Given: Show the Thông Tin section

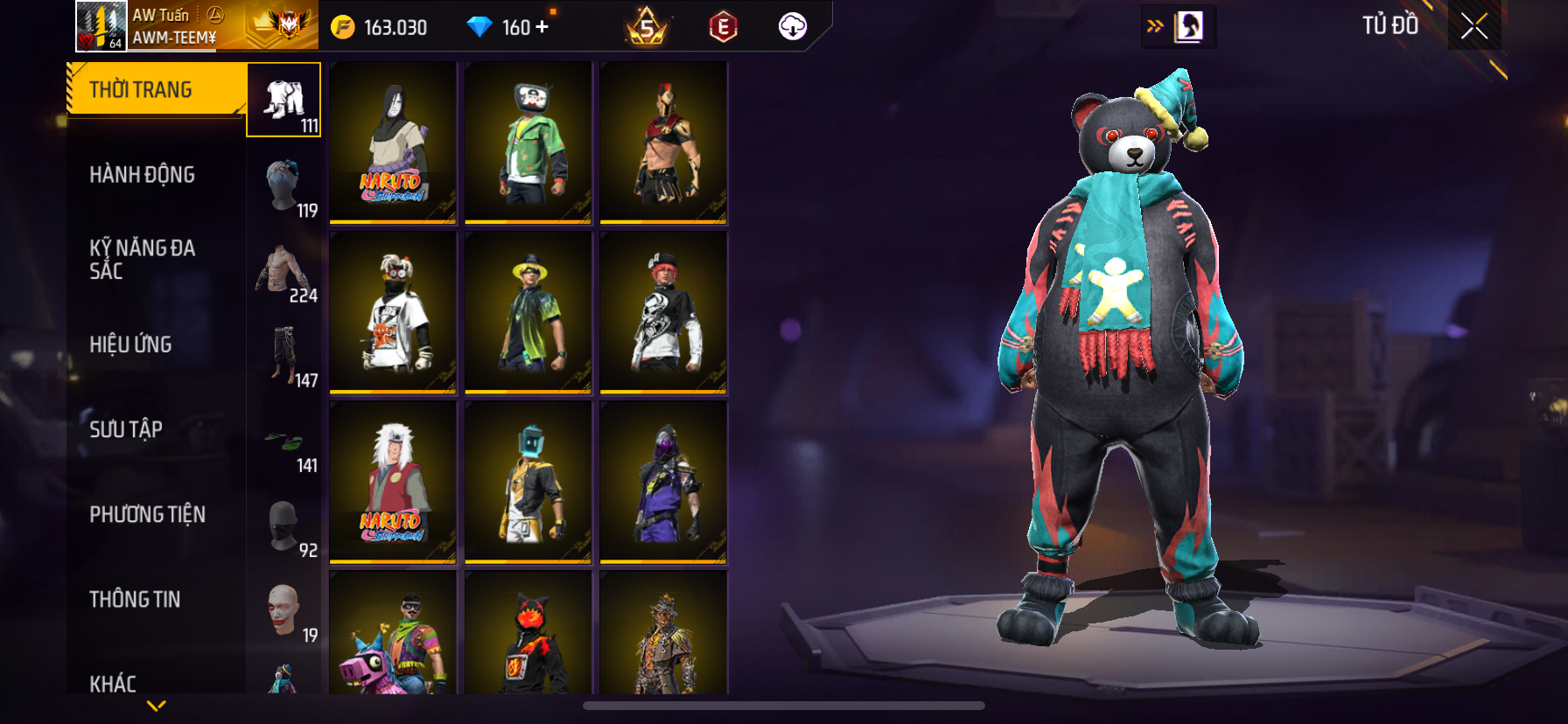Looking at the screenshot, I should coord(136,599).
